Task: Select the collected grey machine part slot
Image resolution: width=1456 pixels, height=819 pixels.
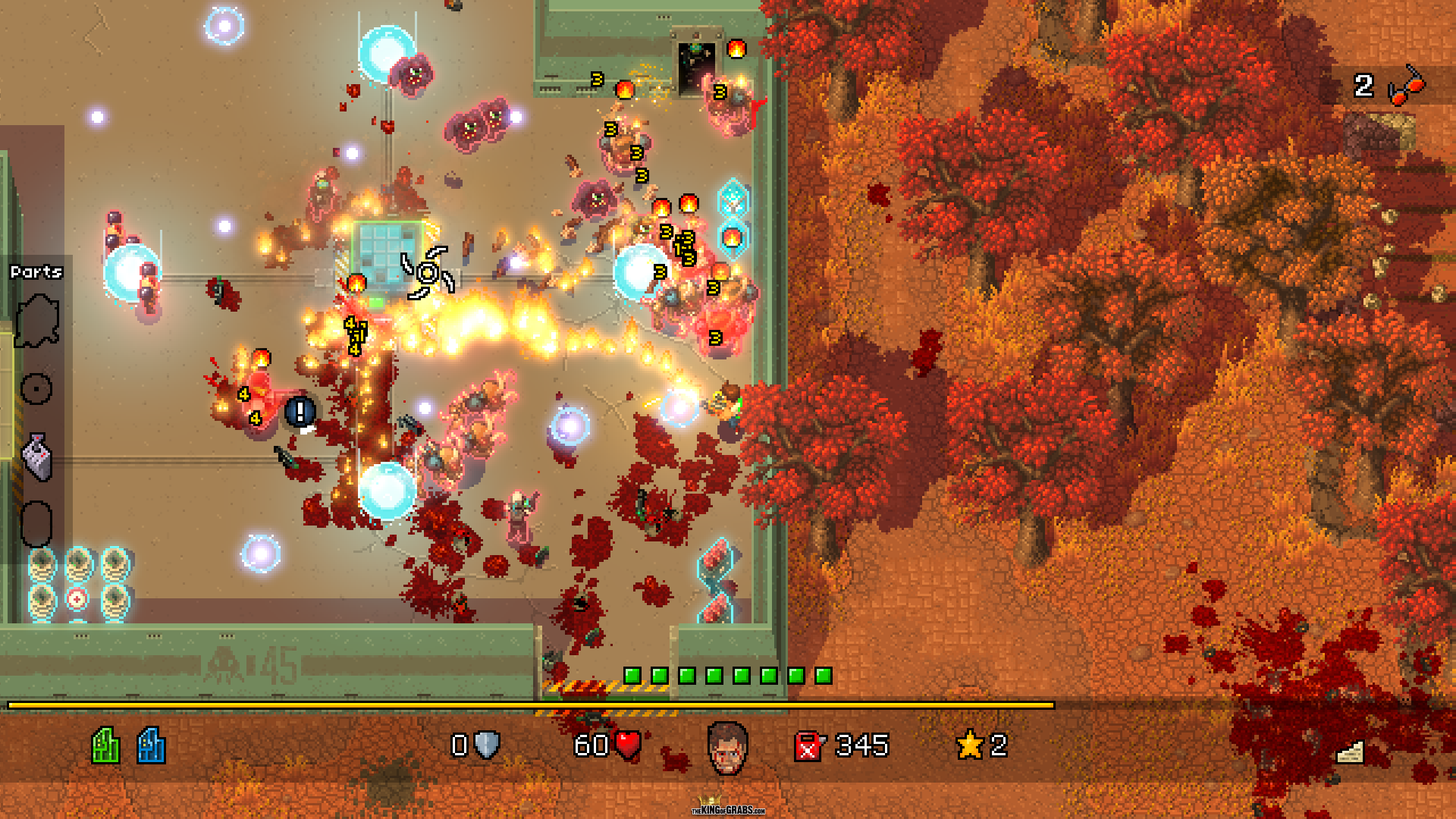Action: 37,457
